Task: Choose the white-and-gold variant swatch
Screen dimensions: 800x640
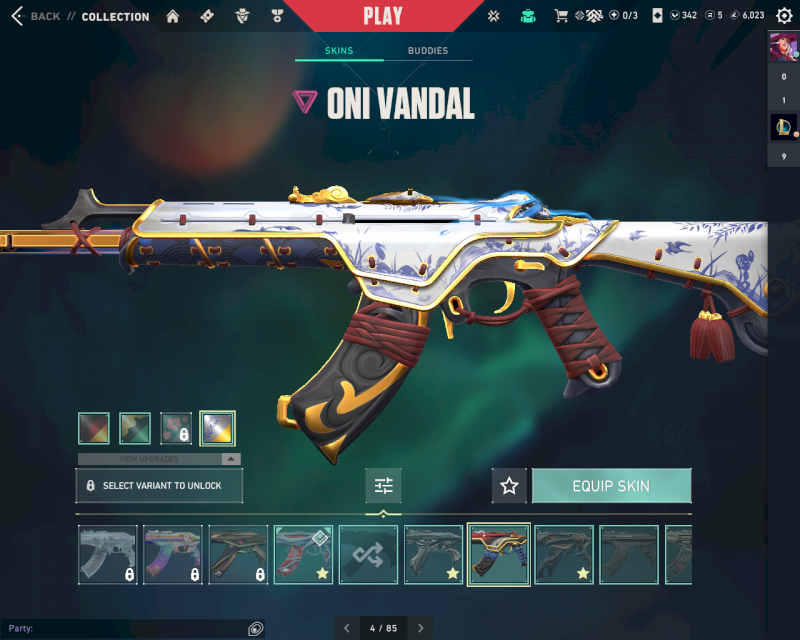Action: click(x=217, y=428)
